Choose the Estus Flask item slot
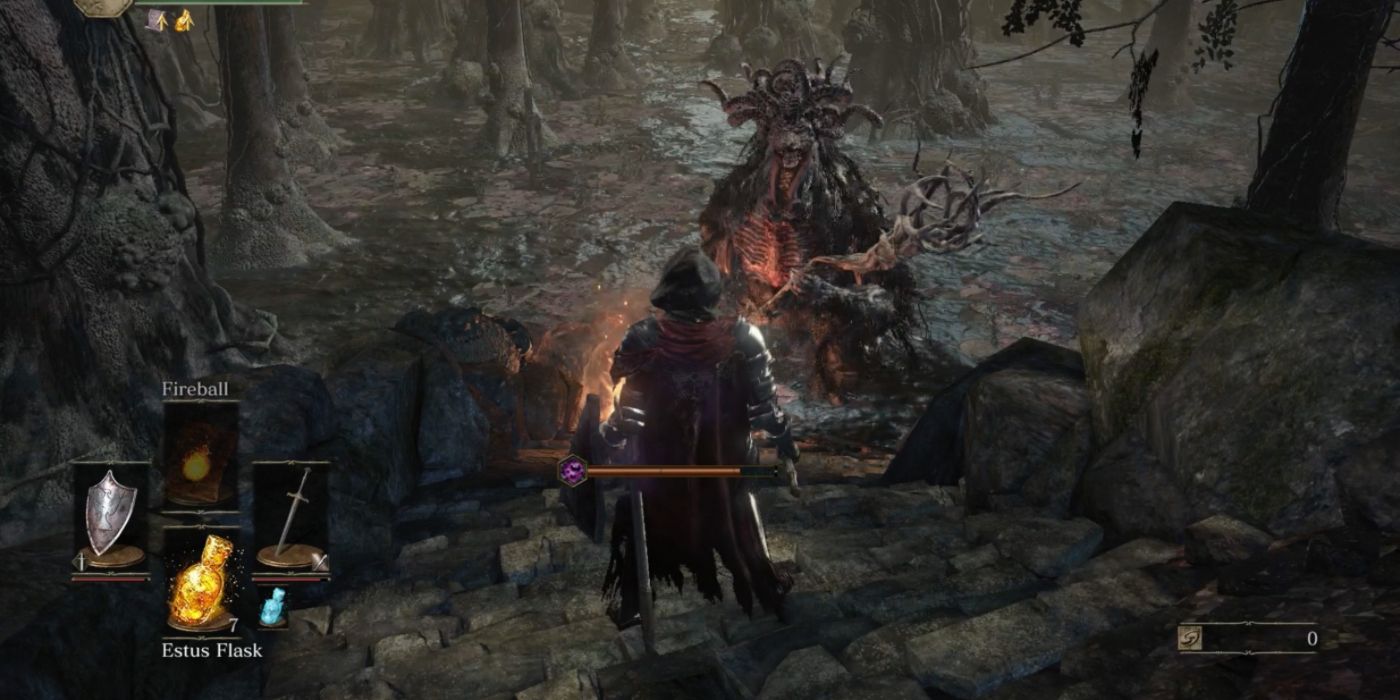This screenshot has width=1400, height=700. point(201,581)
